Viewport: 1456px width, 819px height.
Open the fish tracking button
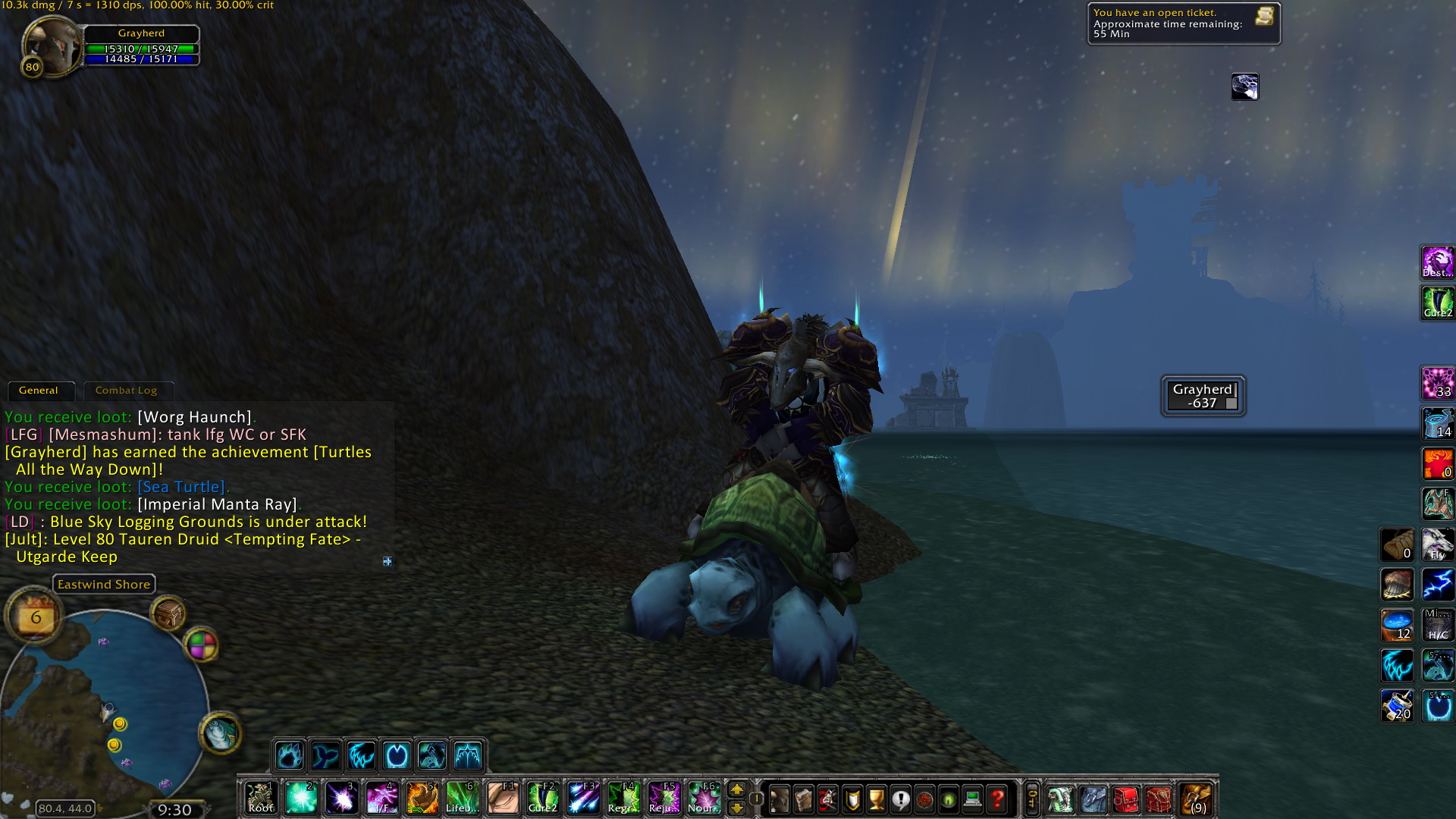(221, 733)
